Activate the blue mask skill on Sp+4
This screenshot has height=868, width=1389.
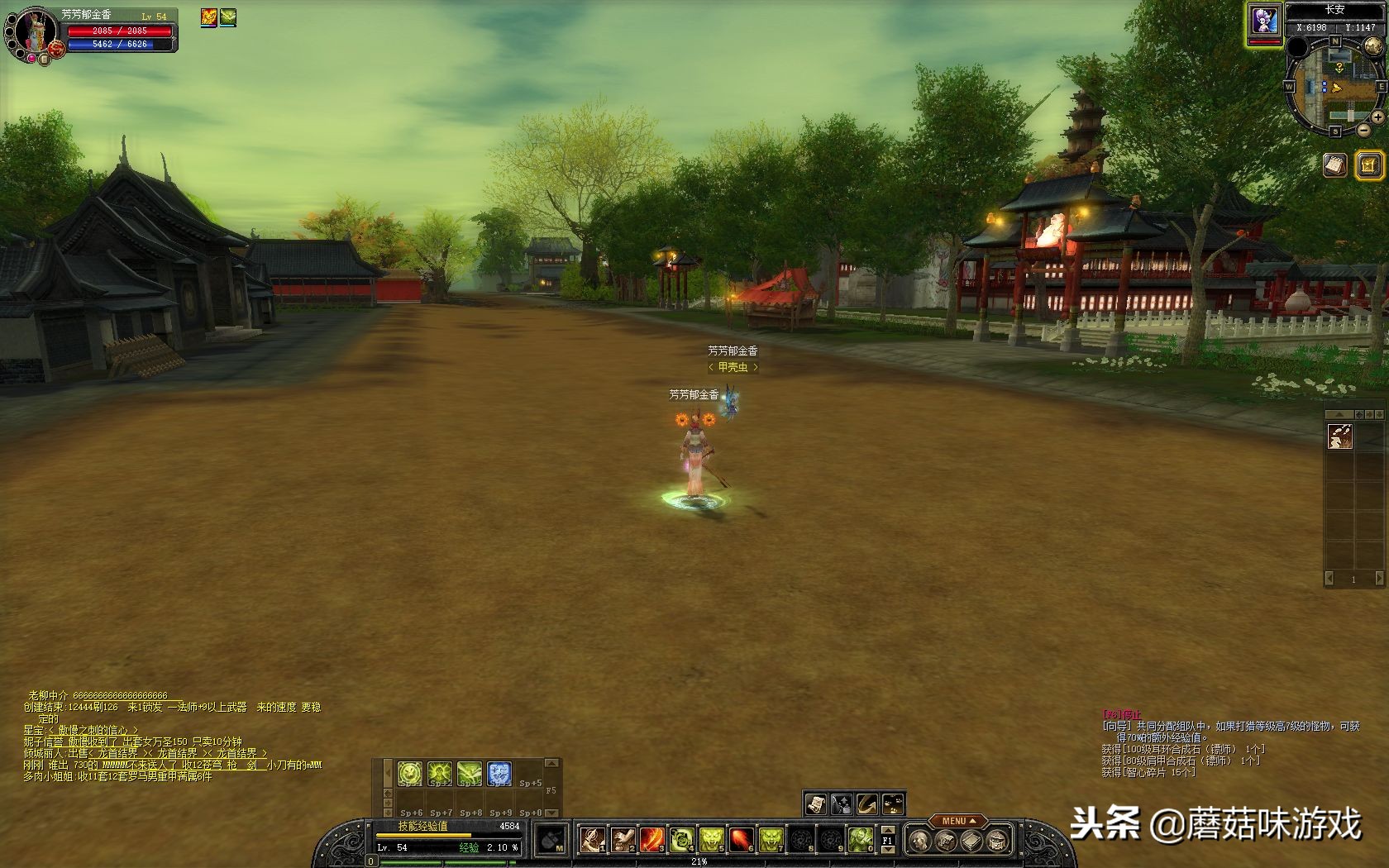click(499, 774)
